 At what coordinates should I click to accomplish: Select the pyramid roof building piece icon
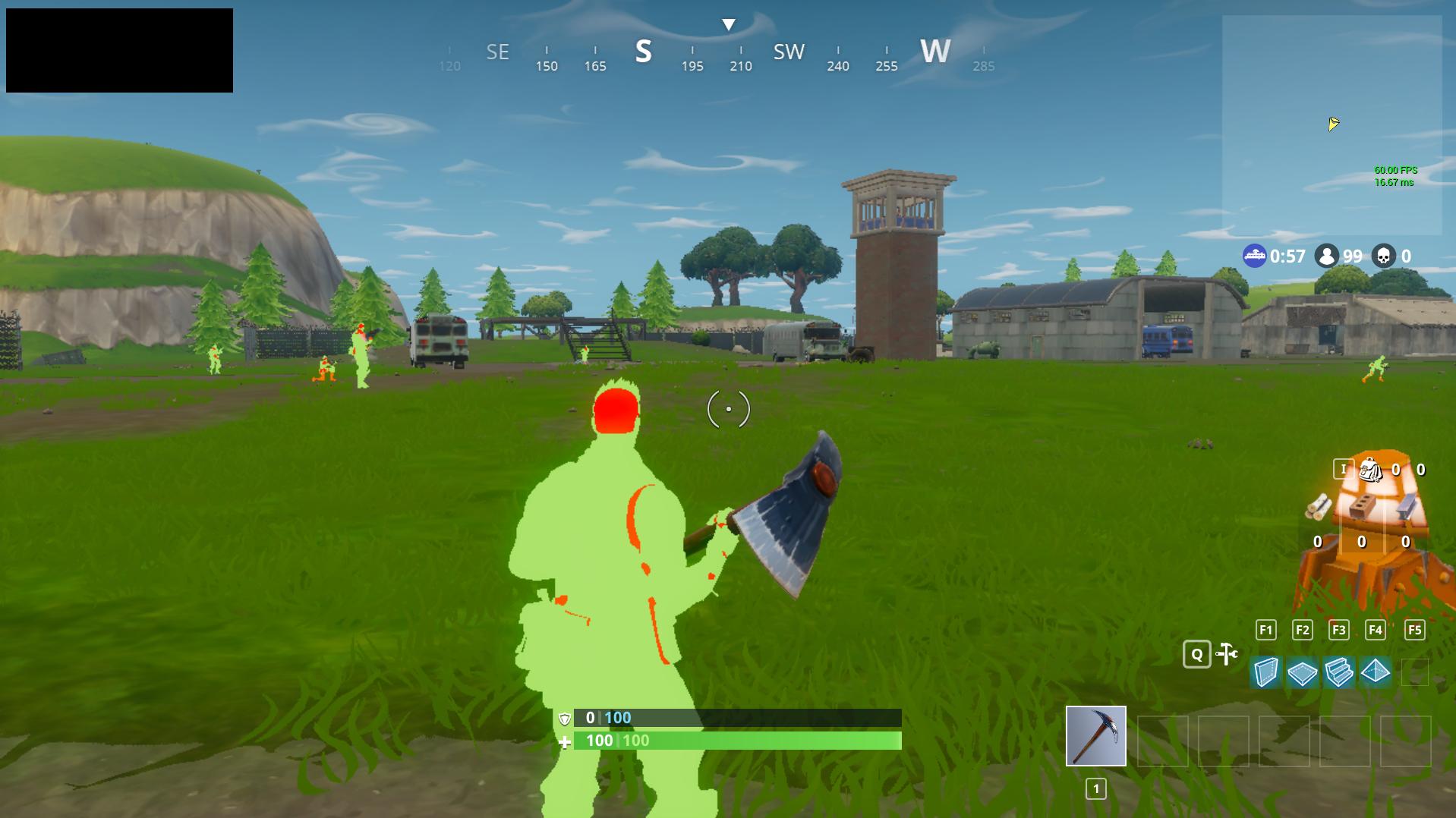[x=1375, y=672]
